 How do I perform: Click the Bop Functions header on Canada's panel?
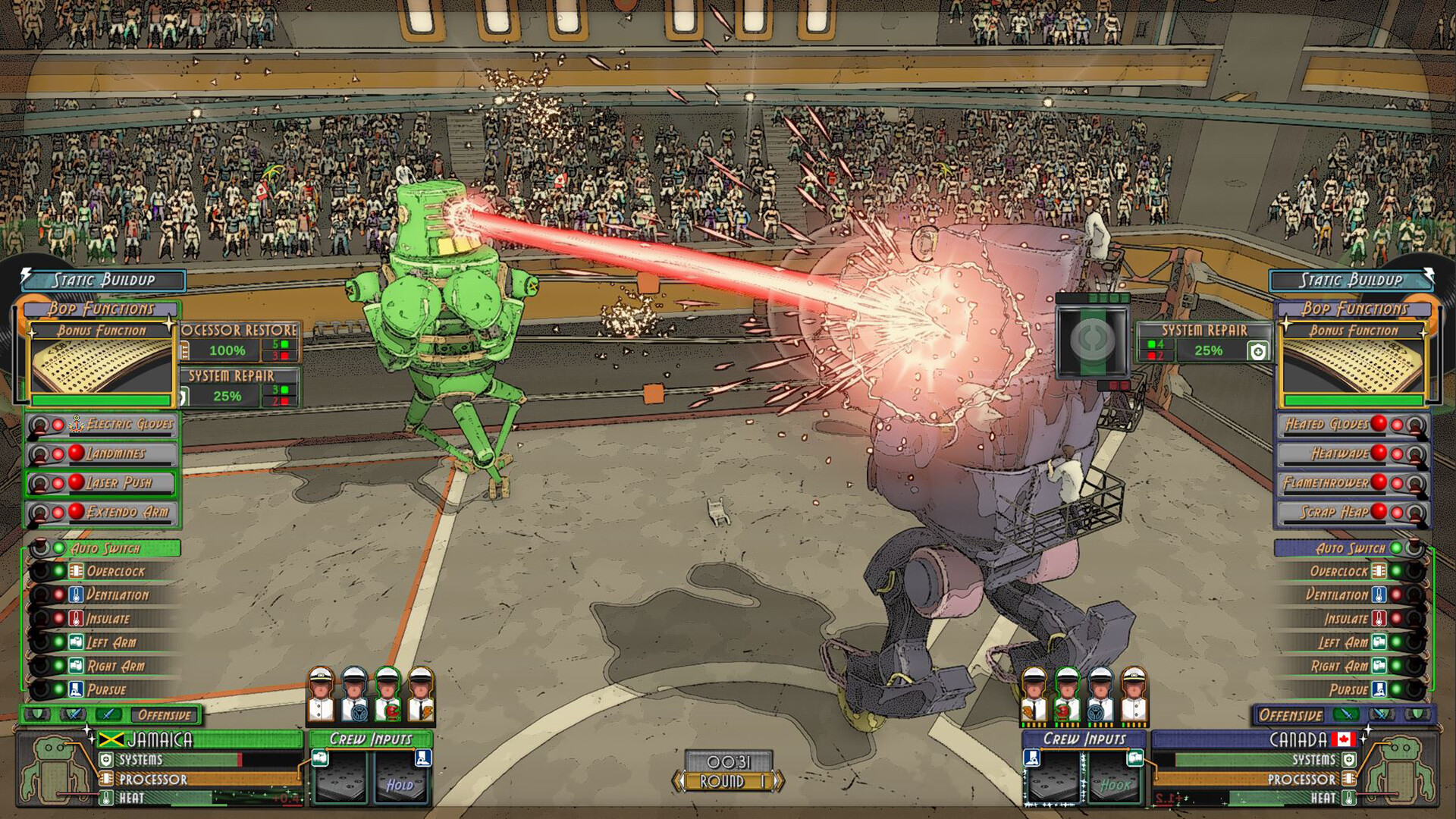[x=1355, y=309]
